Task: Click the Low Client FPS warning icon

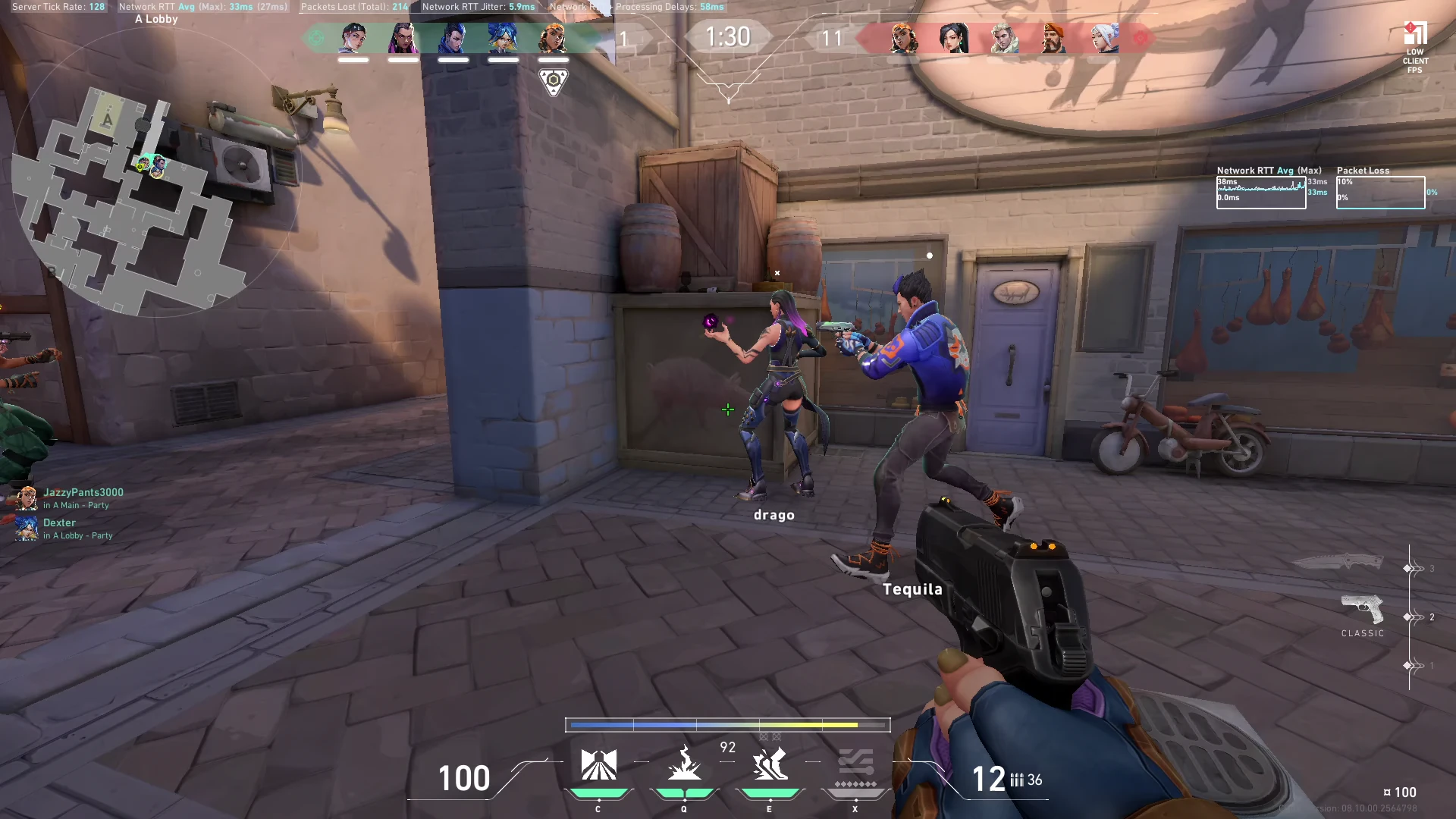Action: click(x=1415, y=47)
